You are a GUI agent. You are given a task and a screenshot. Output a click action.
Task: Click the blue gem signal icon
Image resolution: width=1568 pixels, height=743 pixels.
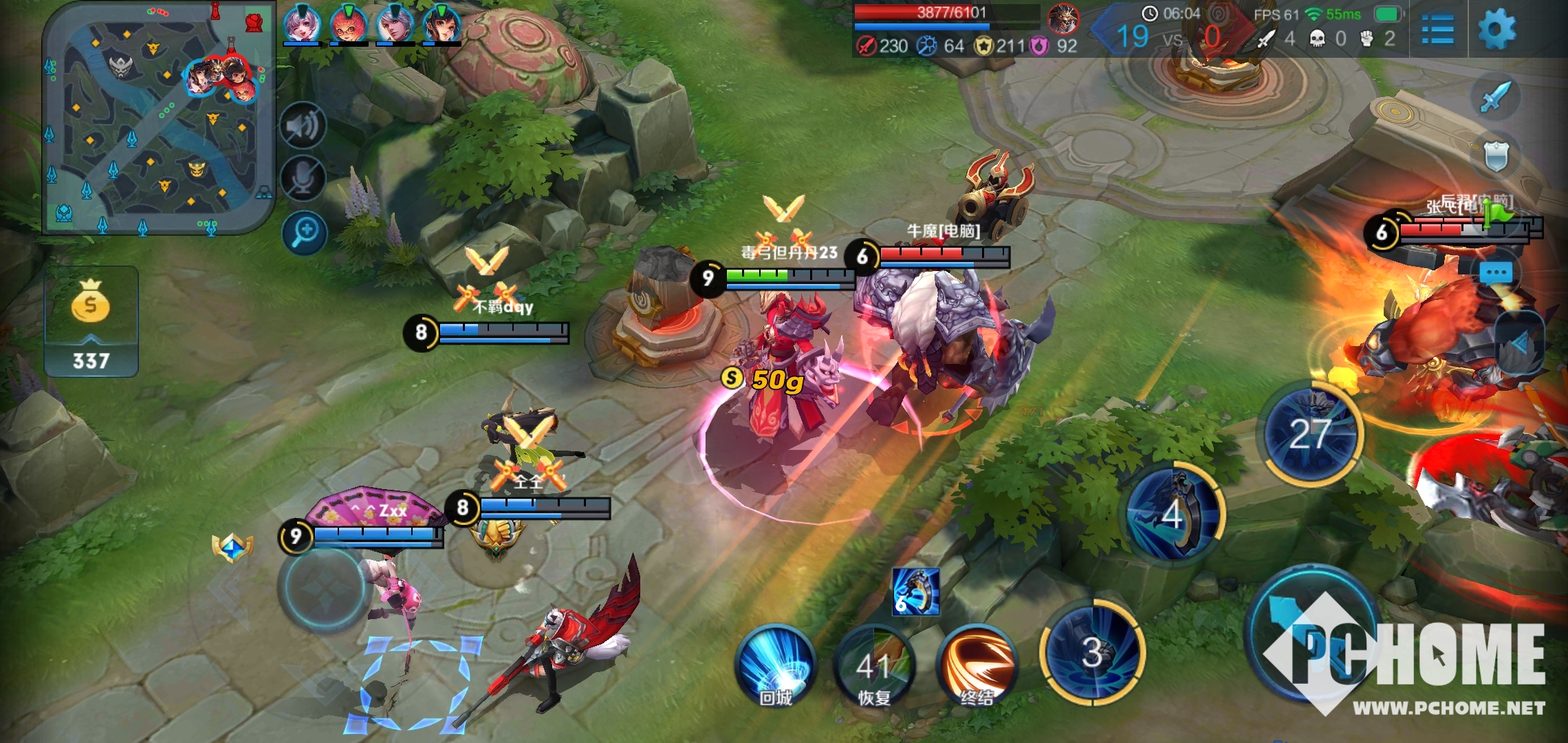pos(232,548)
